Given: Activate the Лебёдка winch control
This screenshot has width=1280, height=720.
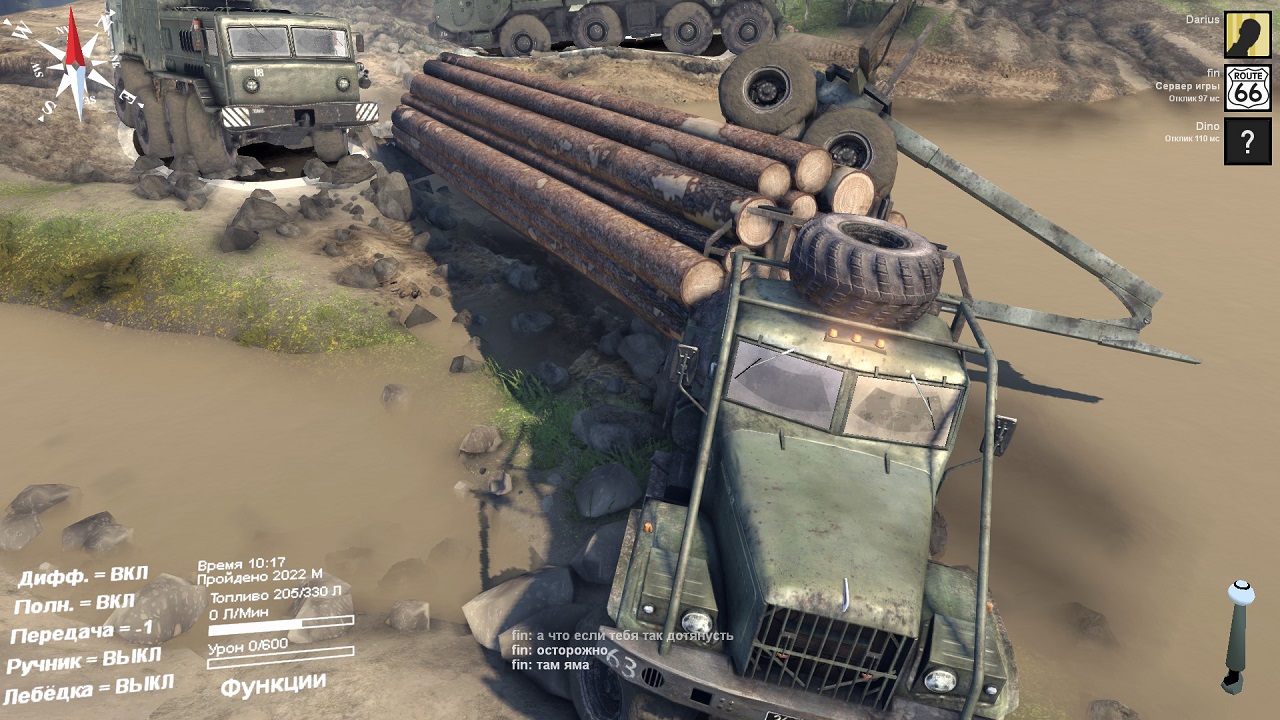Looking at the screenshot, I should click(x=88, y=689).
